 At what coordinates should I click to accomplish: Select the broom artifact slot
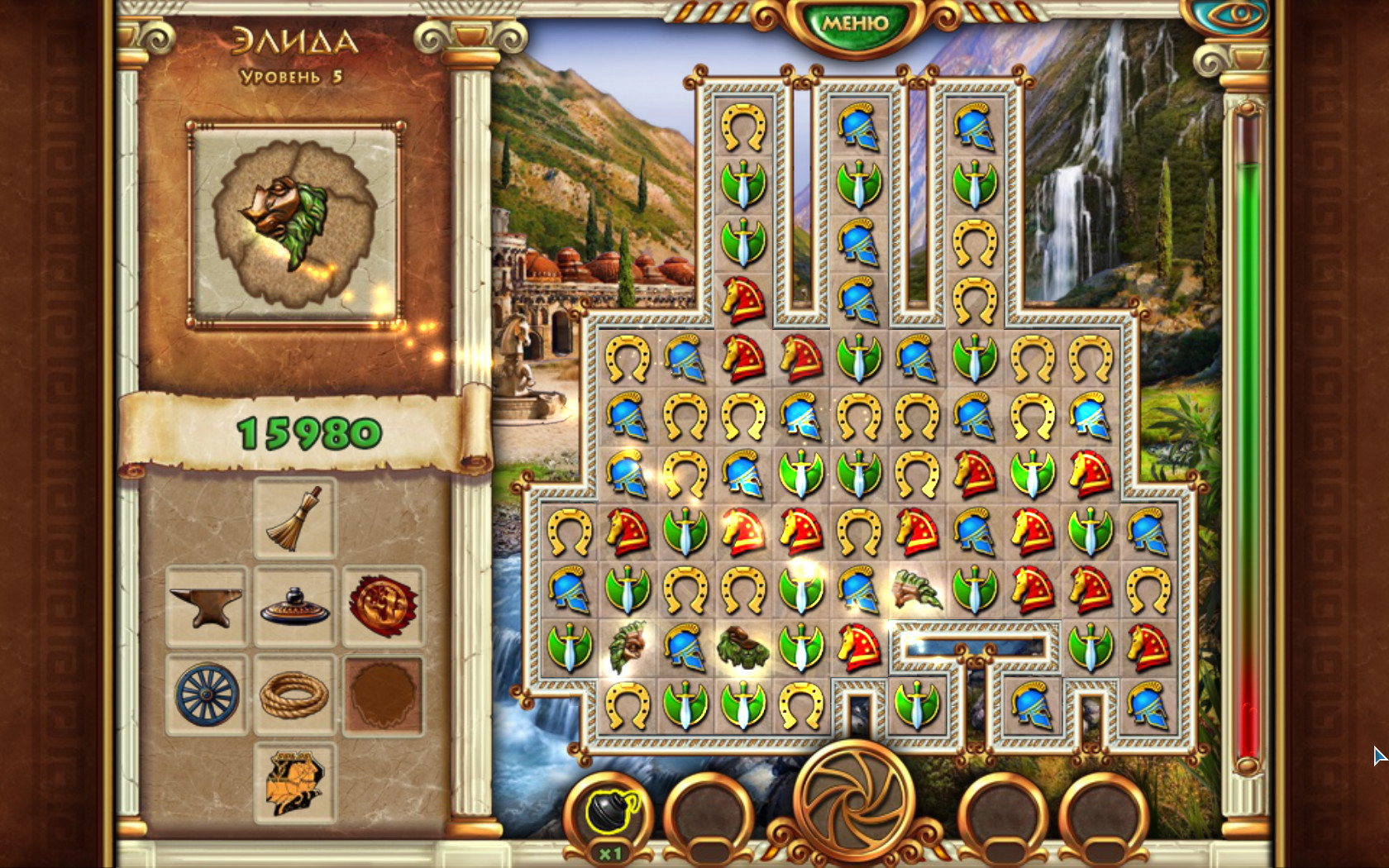[x=294, y=518]
